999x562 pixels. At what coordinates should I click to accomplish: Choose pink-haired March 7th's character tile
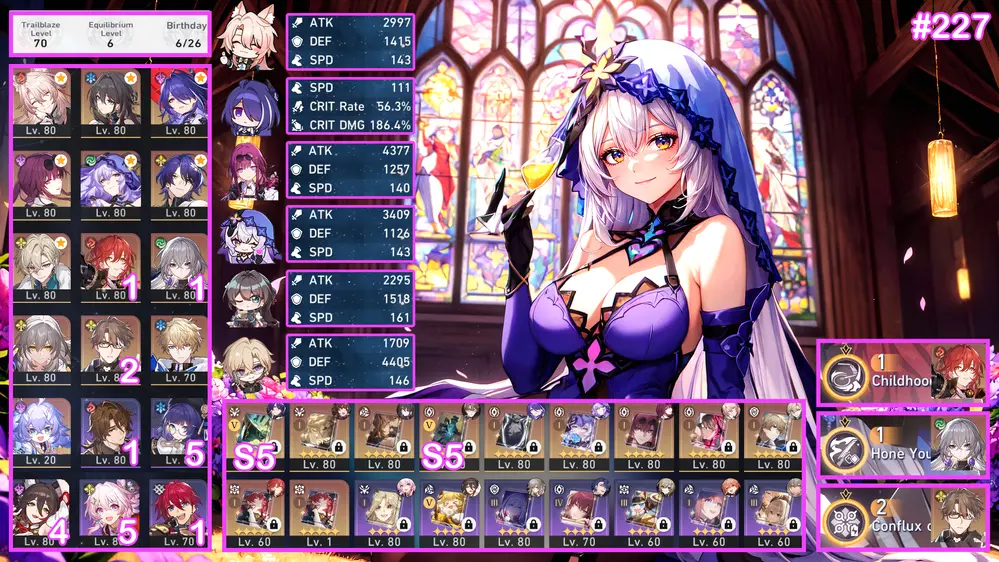[x=111, y=511]
